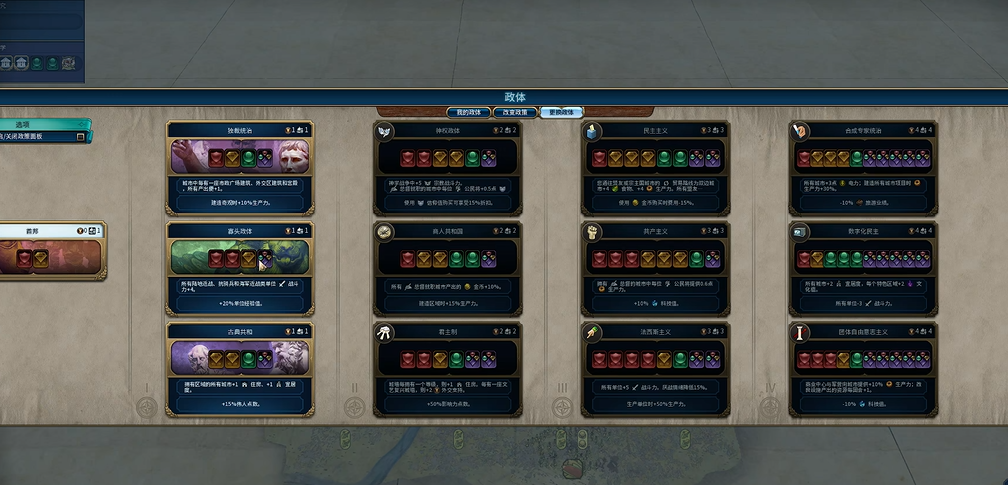The image size is (1008, 485).
Task: Toggle the 开启/关闭政策面板 checkbox
Action: click(x=81, y=136)
